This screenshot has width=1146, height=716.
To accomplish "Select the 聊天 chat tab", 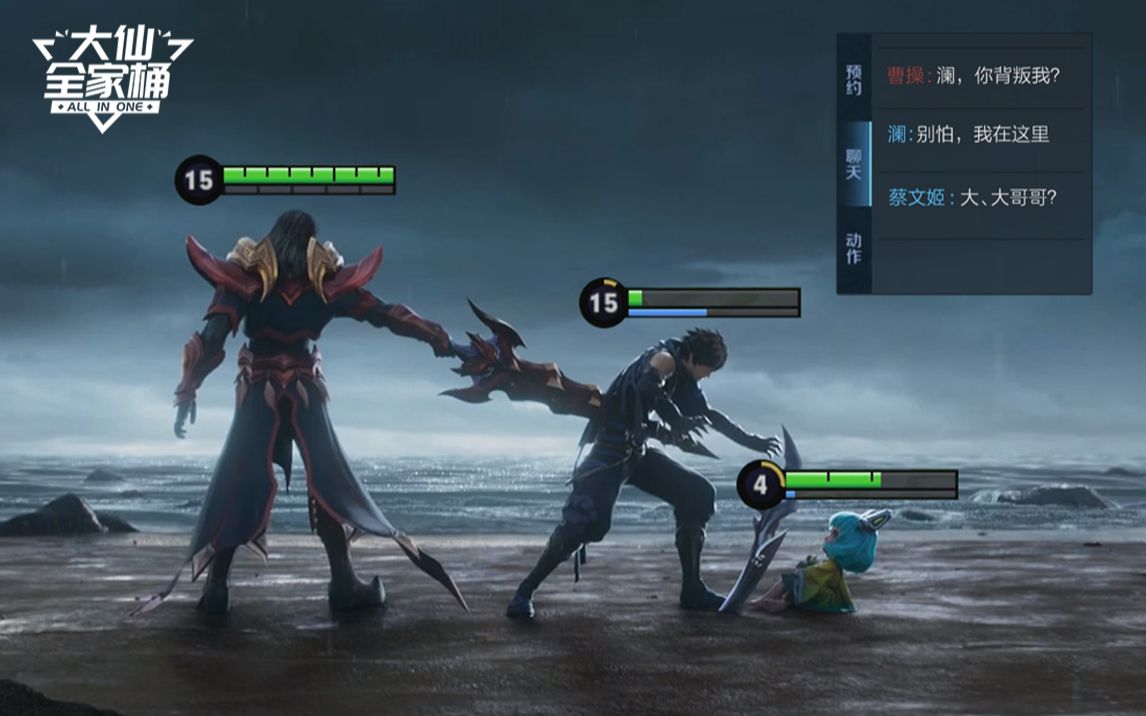I will point(853,164).
